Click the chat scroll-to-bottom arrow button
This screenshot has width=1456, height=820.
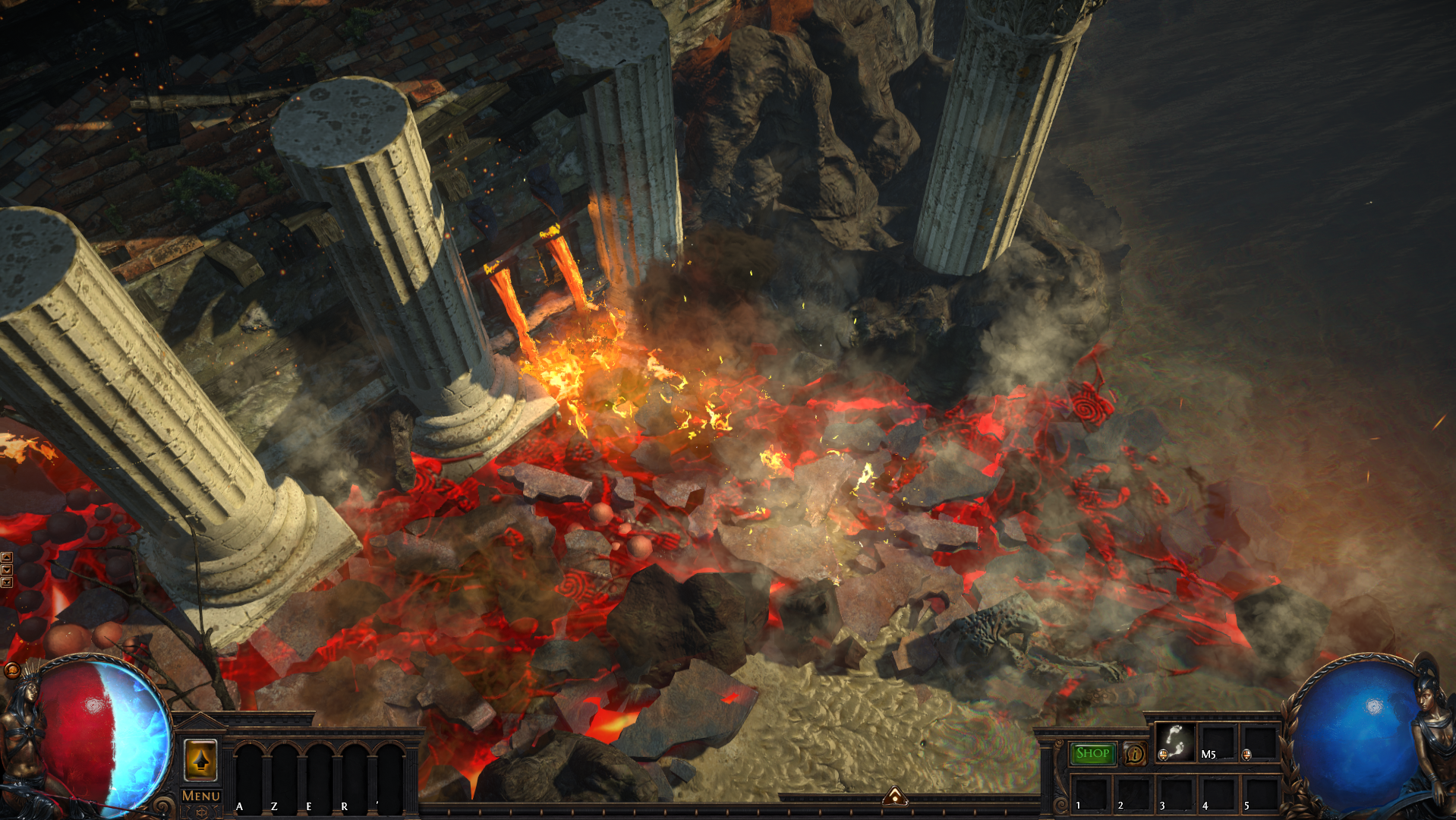coord(7,582)
